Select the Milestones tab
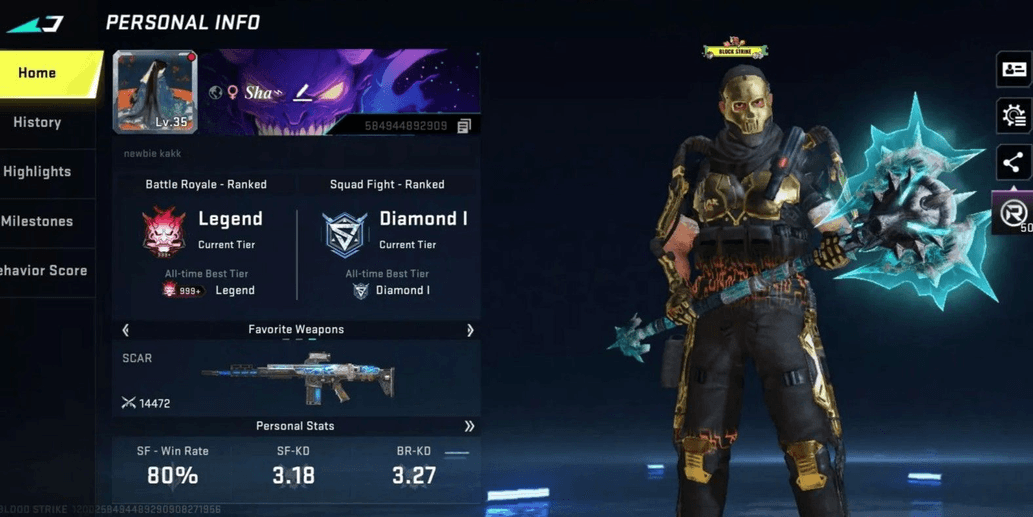The image size is (1033, 517). tap(38, 221)
